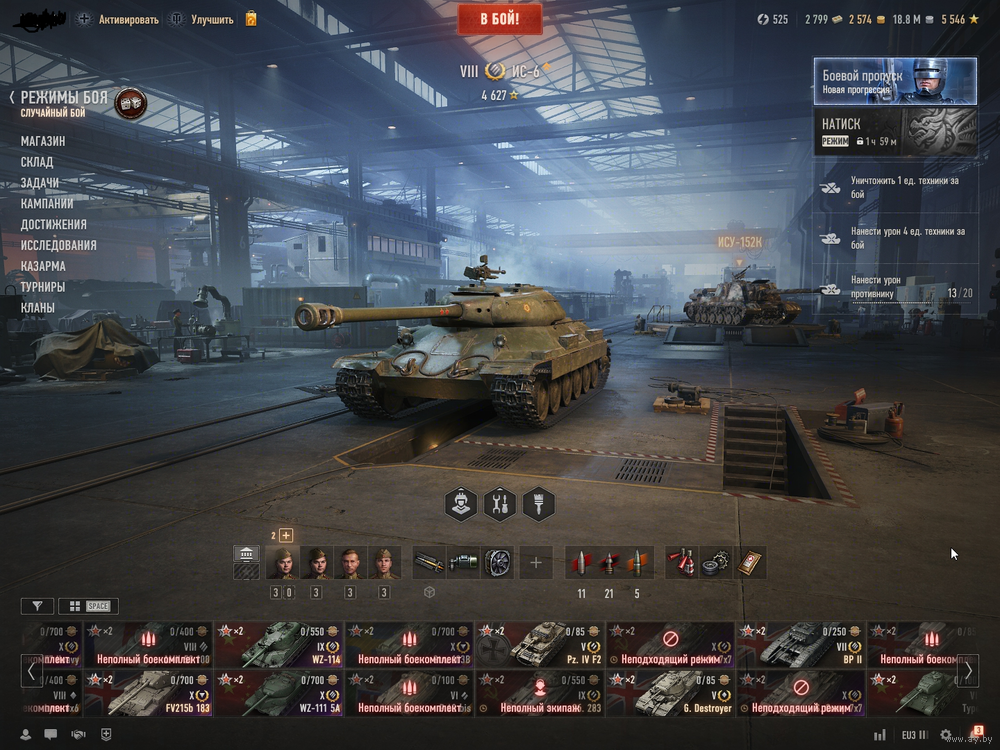Open the ЗАДАЧИ missions menu
The width and height of the screenshot is (1000, 750).
pyautogui.click(x=40, y=183)
